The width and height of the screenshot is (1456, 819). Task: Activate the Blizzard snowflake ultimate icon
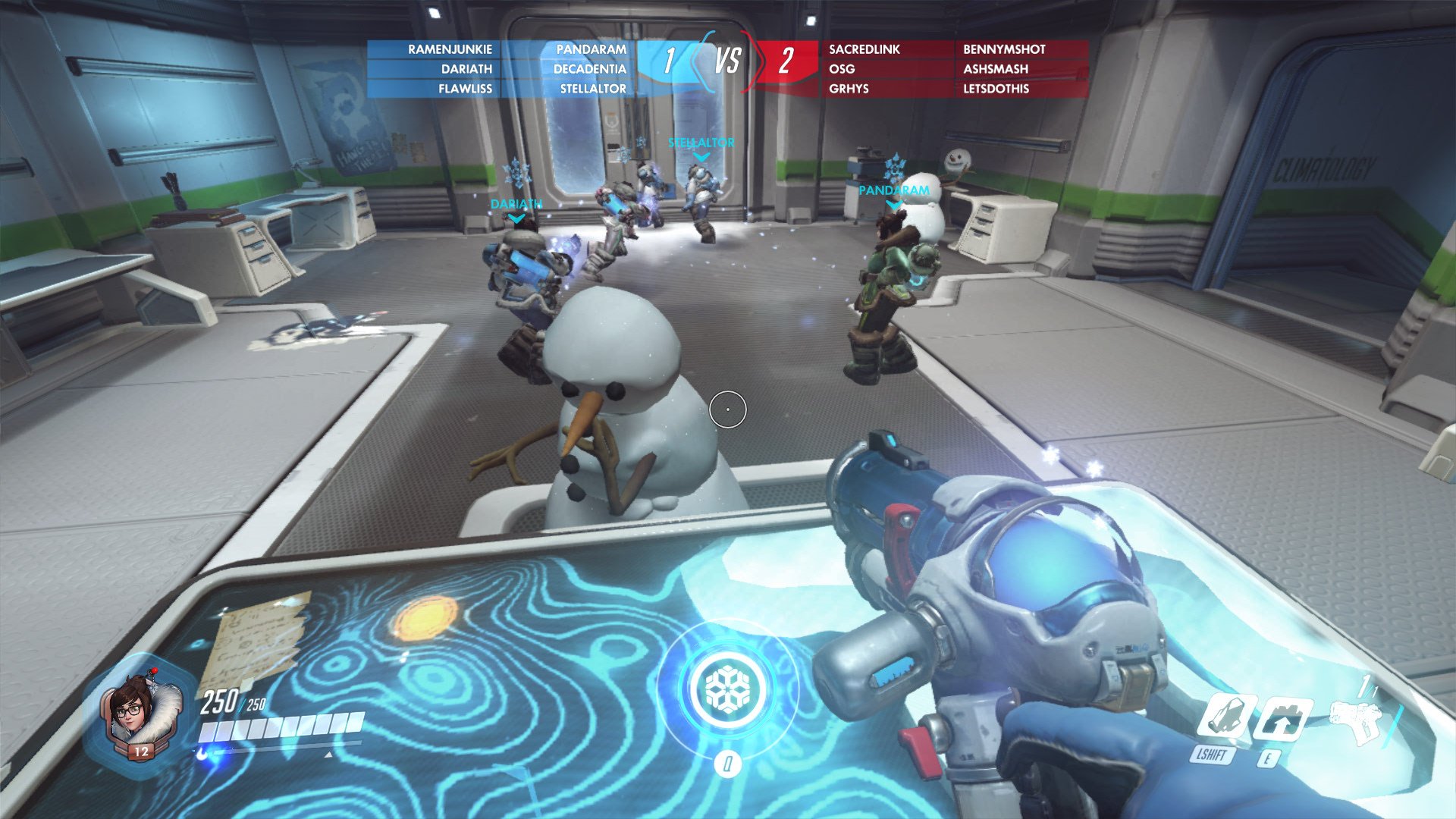[727, 689]
